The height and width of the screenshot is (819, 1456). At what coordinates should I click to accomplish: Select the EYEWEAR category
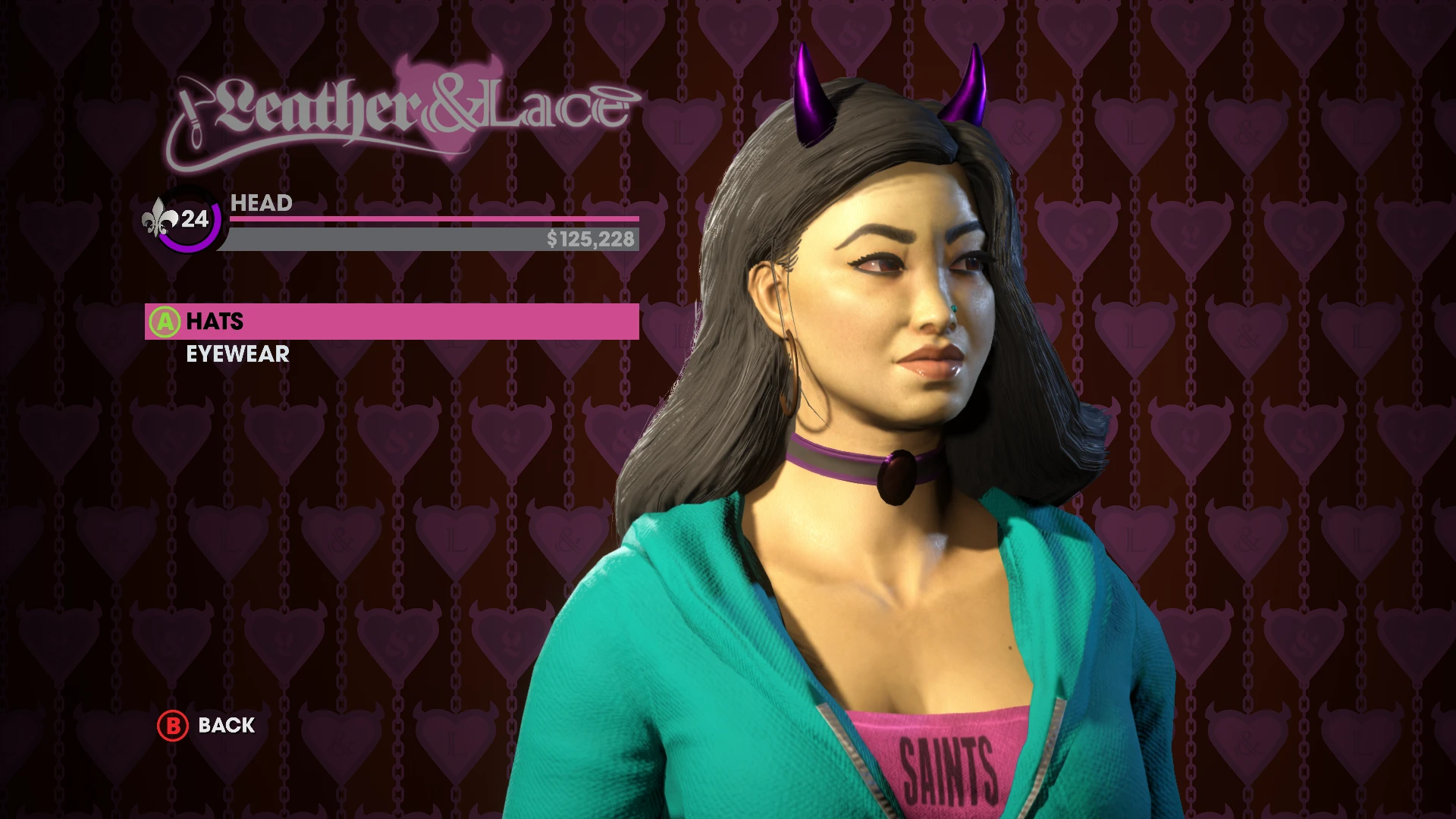pos(238,353)
